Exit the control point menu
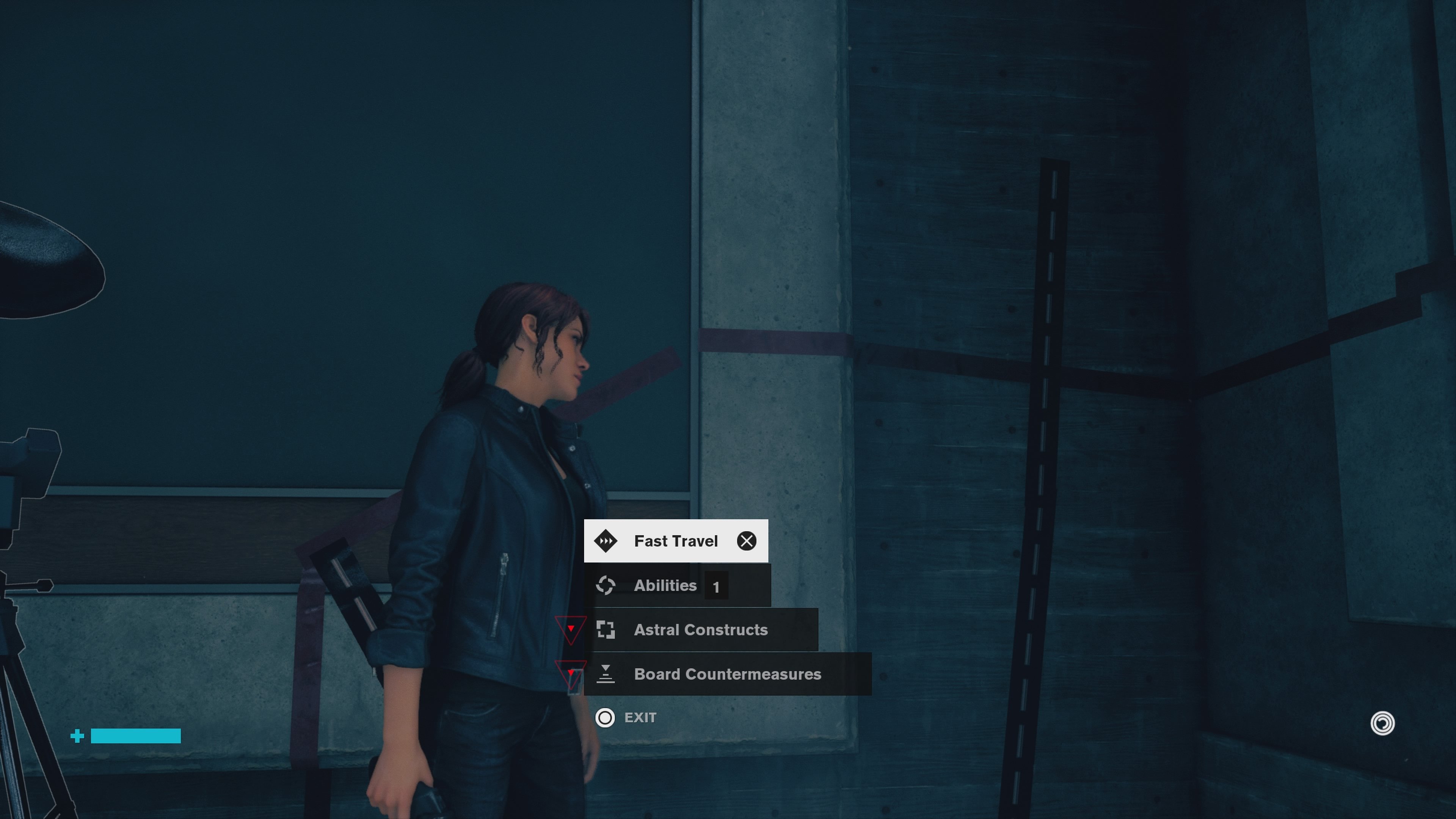The width and height of the screenshot is (1456, 819). coord(626,718)
